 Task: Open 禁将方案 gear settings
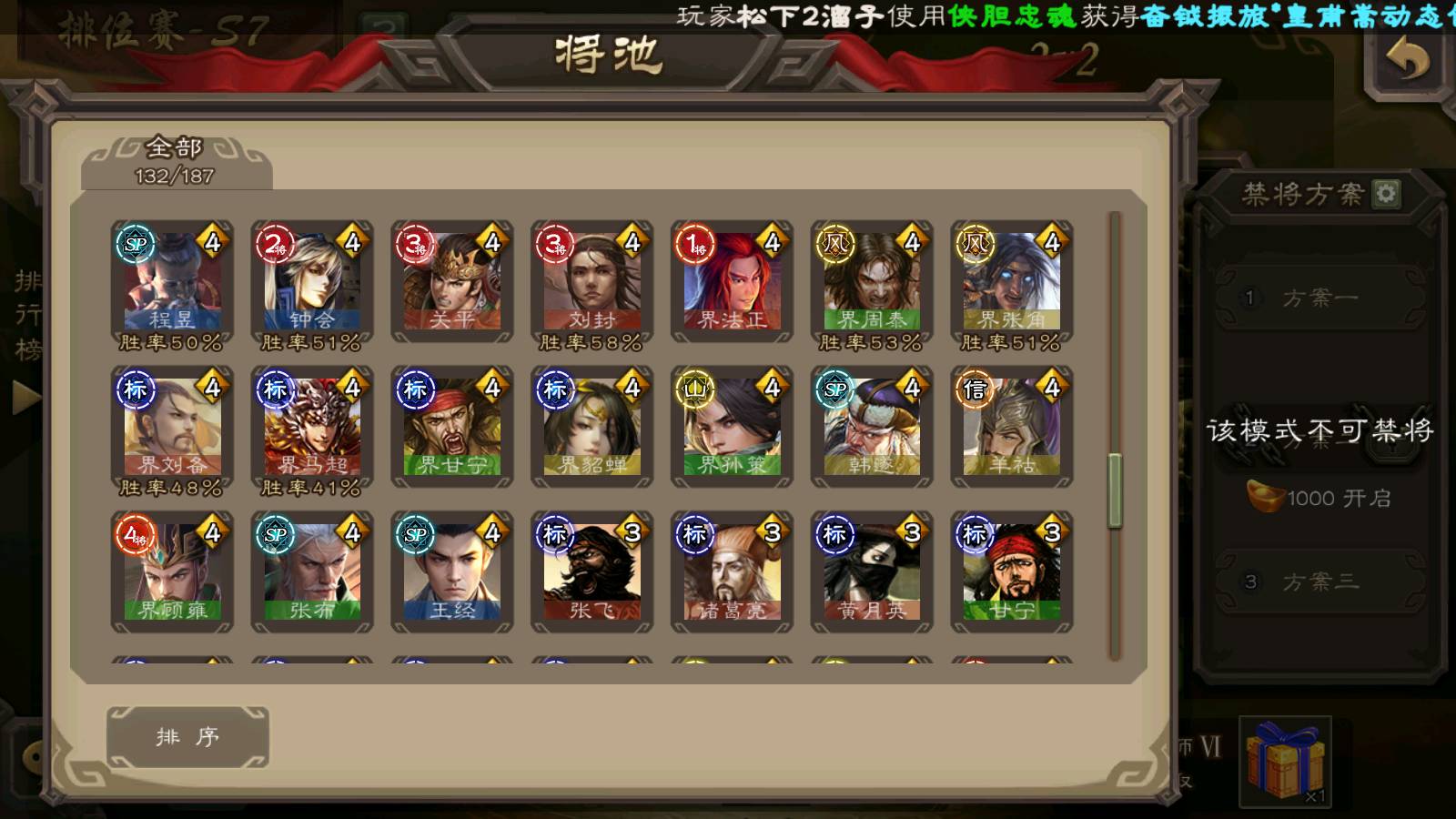coord(1386,193)
